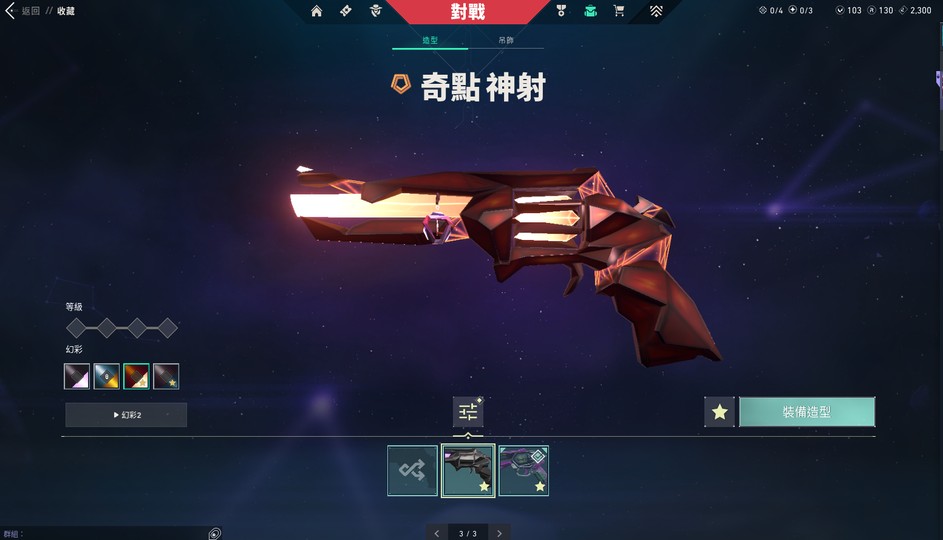Go to the previous skin page
943x540 pixels.
pyautogui.click(x=437, y=533)
